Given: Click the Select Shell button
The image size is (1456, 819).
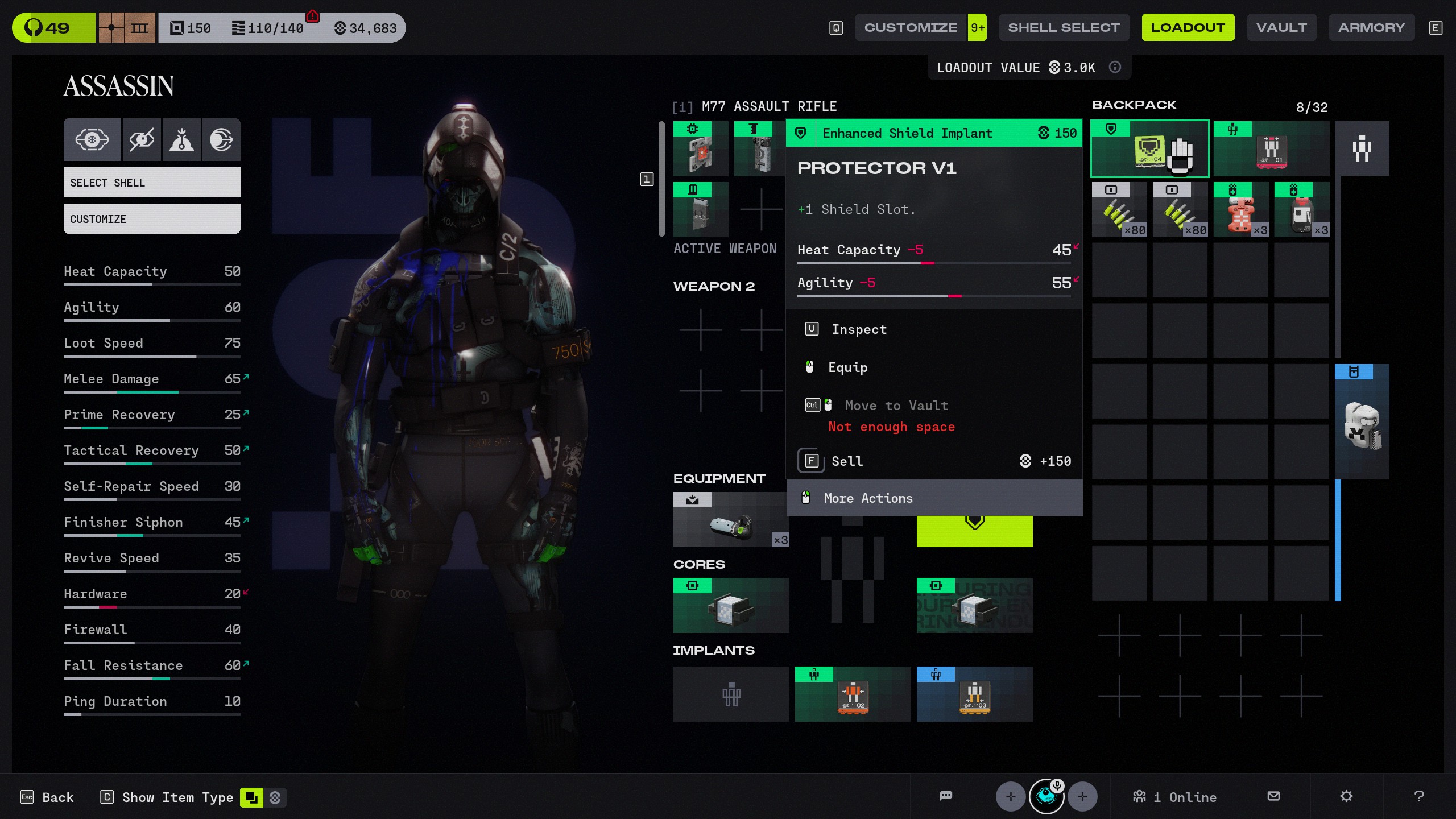Looking at the screenshot, I should click(x=152, y=183).
